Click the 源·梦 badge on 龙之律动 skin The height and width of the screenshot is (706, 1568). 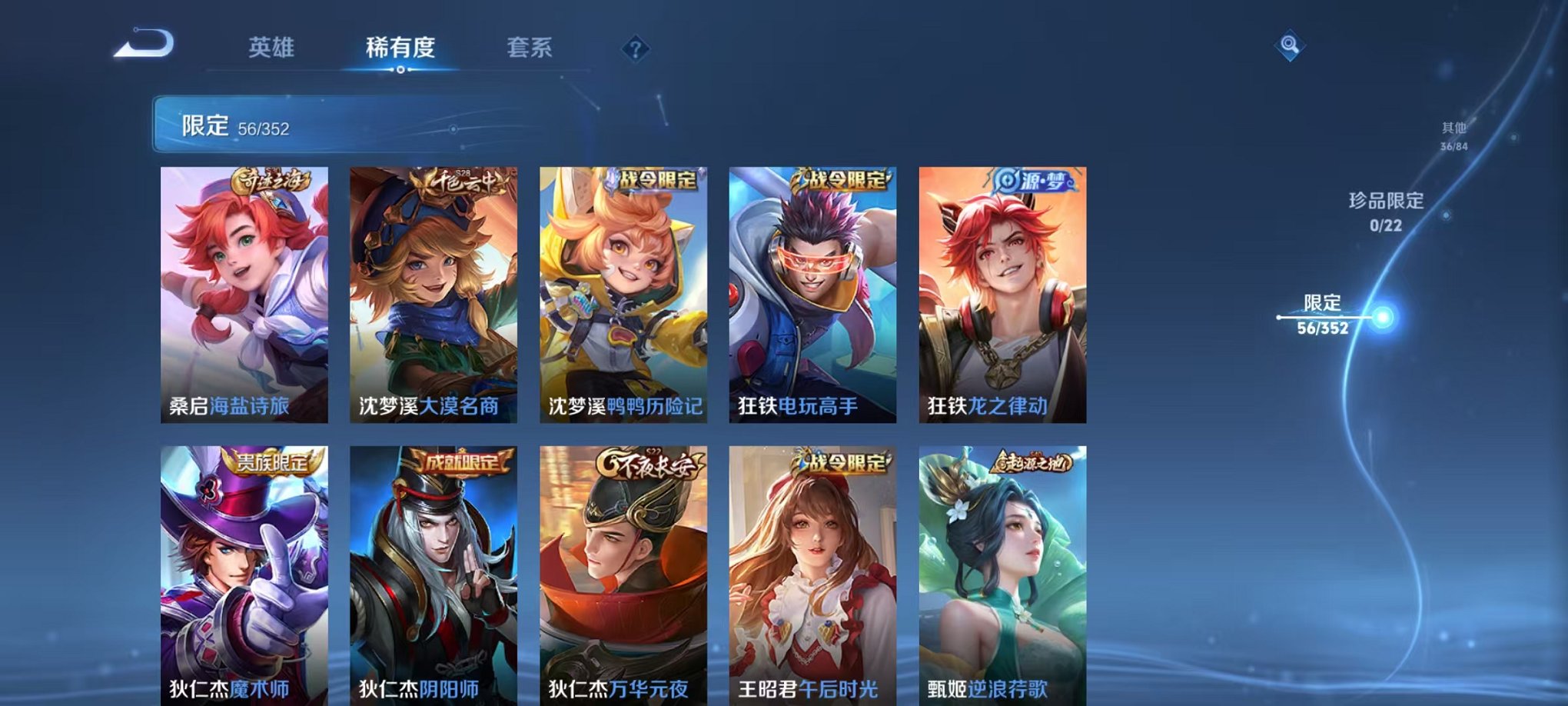[x=1034, y=180]
